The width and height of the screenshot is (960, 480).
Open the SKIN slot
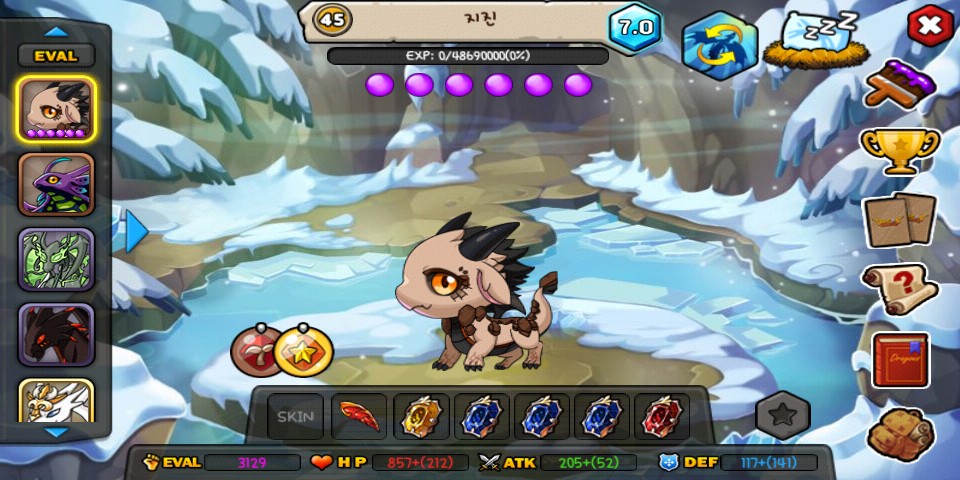[x=295, y=417]
